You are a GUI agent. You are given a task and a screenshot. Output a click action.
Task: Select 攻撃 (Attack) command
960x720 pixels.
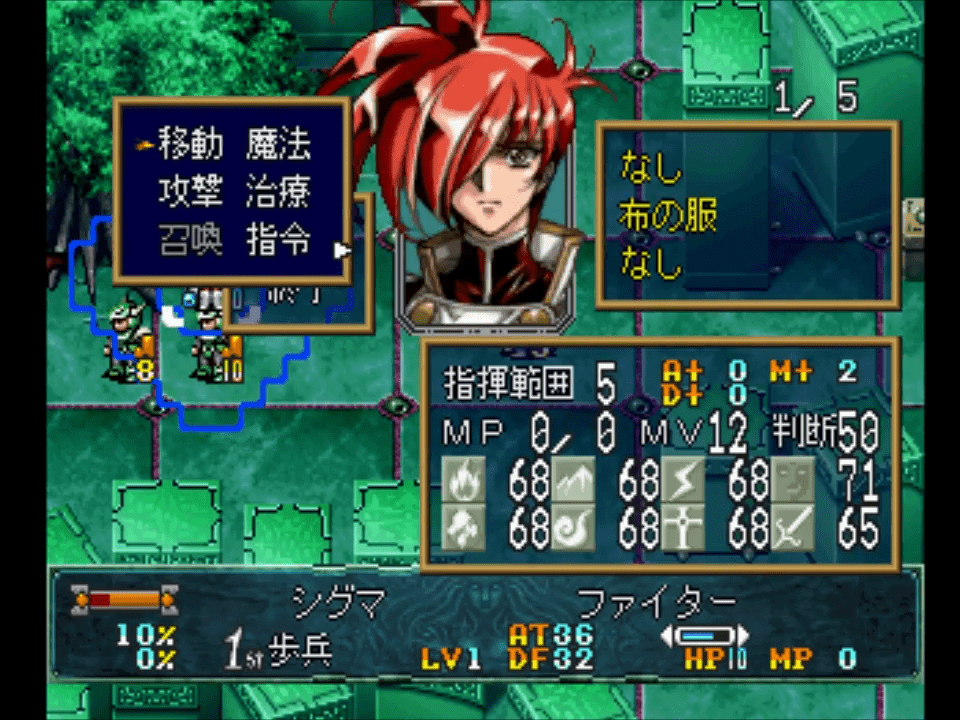click(190, 193)
